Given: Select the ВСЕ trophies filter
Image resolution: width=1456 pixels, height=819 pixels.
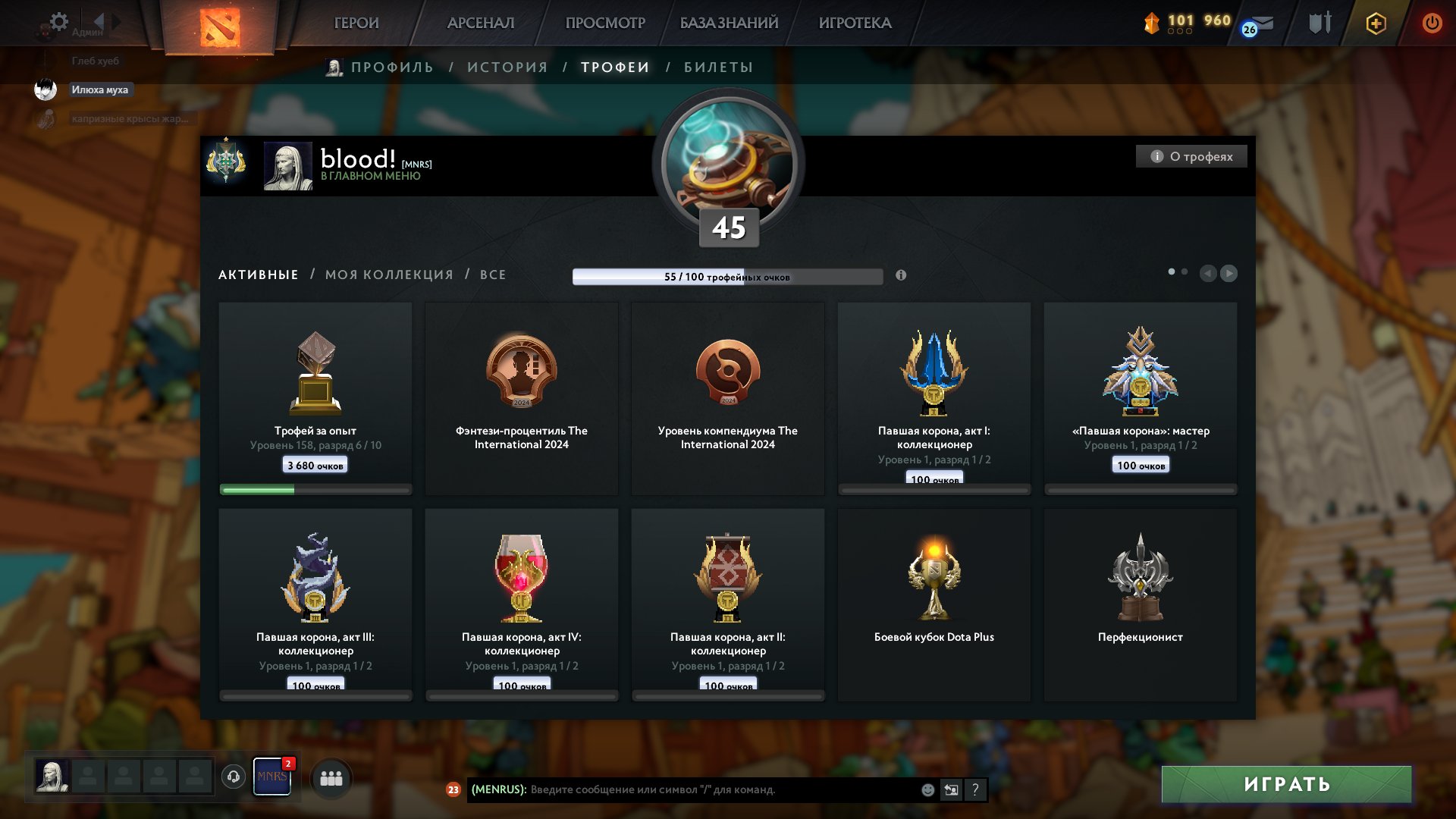Looking at the screenshot, I should 492,275.
